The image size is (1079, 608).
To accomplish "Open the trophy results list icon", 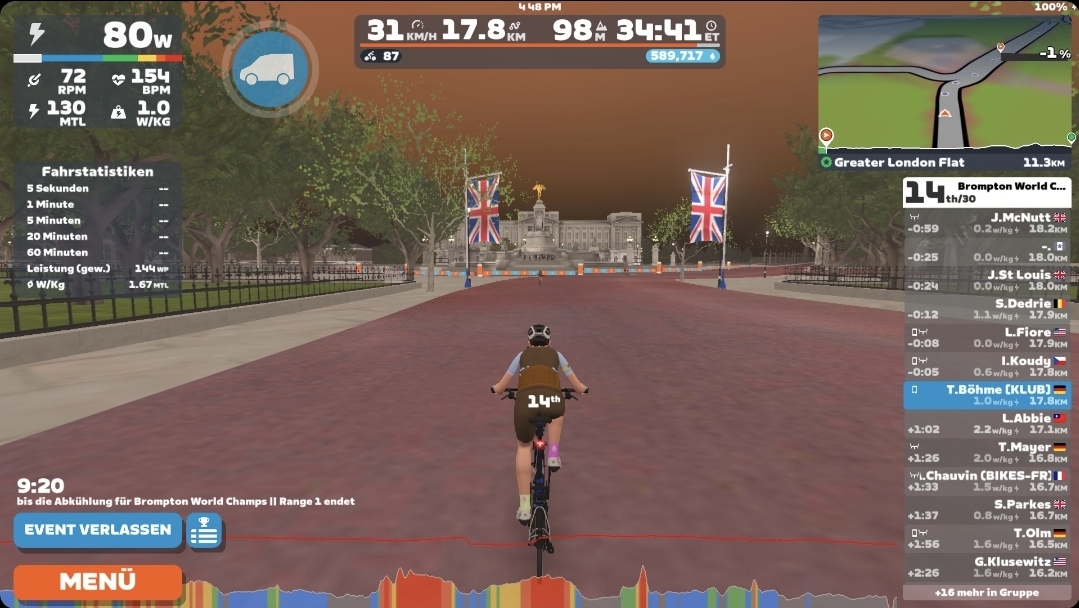I will coord(204,531).
